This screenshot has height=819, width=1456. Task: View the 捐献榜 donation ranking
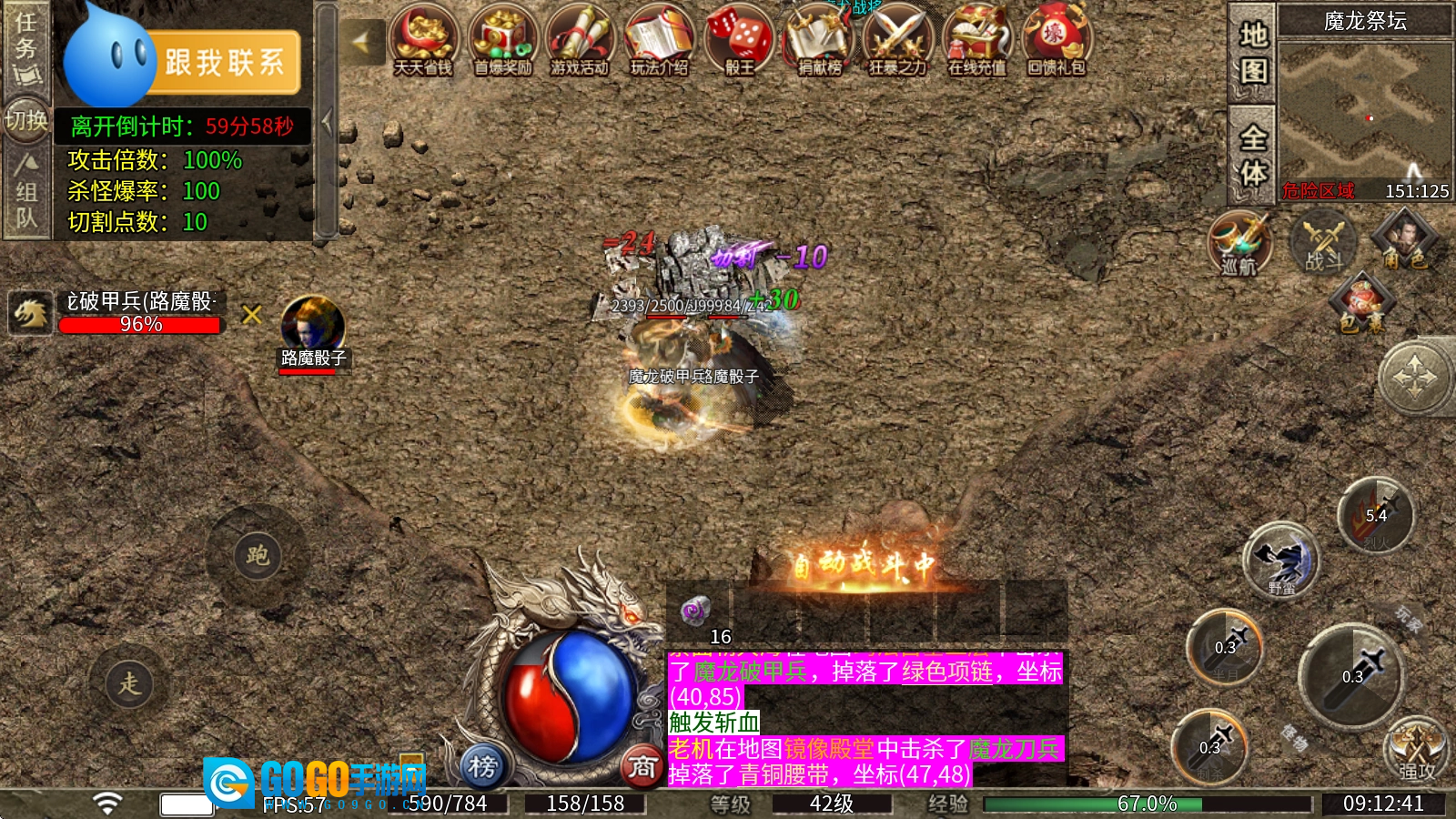[x=819, y=41]
